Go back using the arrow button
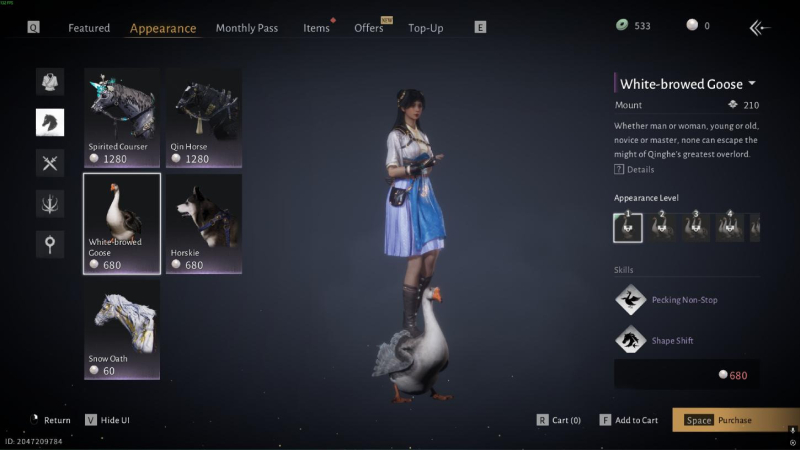Screen dimensions: 800x450 tap(761, 28)
